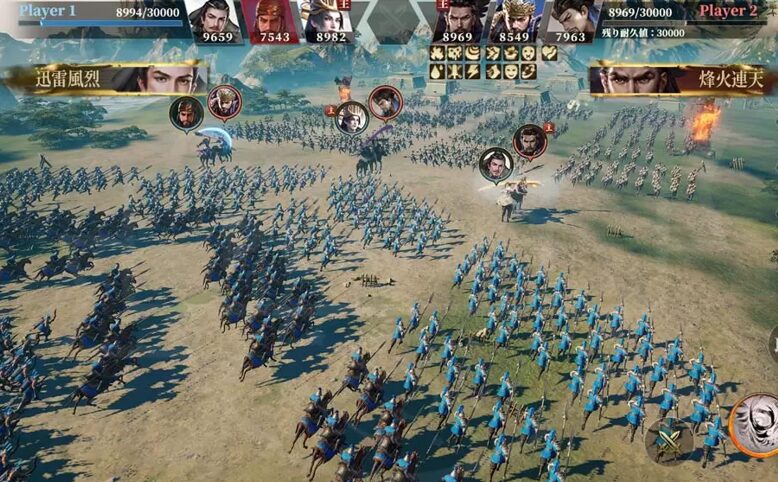Choose the enemy general portrait showing 7963
Viewport: 778px width, 482px height.
[570, 22]
